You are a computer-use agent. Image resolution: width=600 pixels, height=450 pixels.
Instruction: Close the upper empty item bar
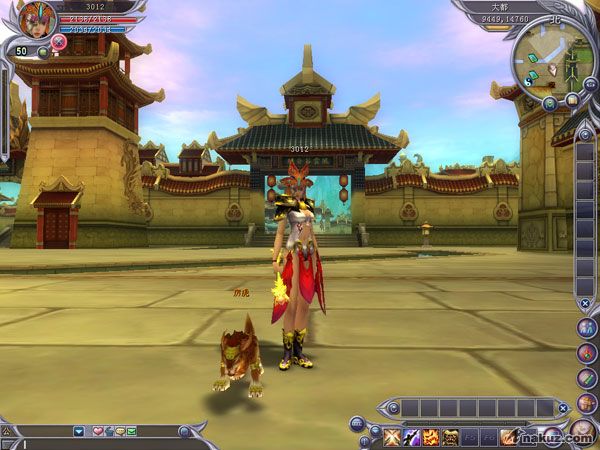coord(563,408)
